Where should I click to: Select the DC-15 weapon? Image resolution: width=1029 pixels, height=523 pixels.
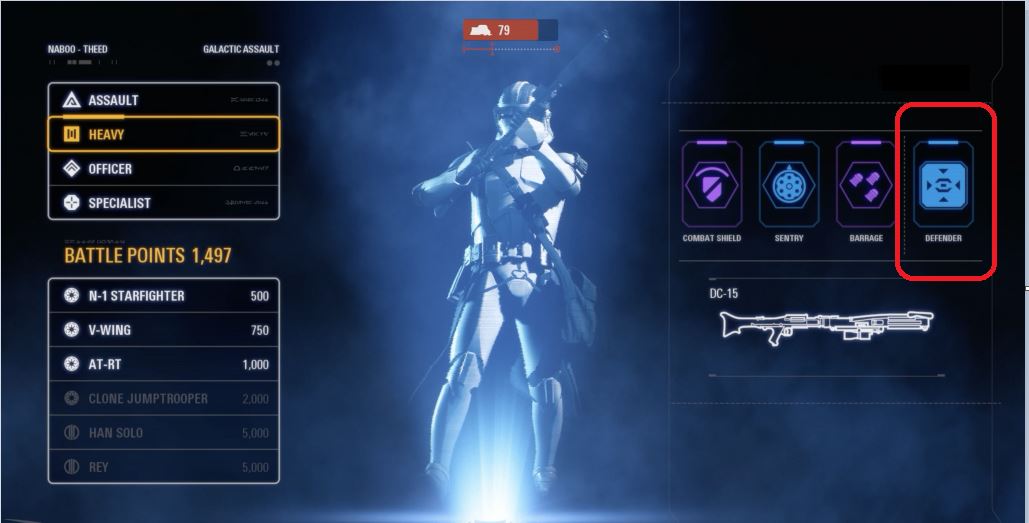[825, 323]
